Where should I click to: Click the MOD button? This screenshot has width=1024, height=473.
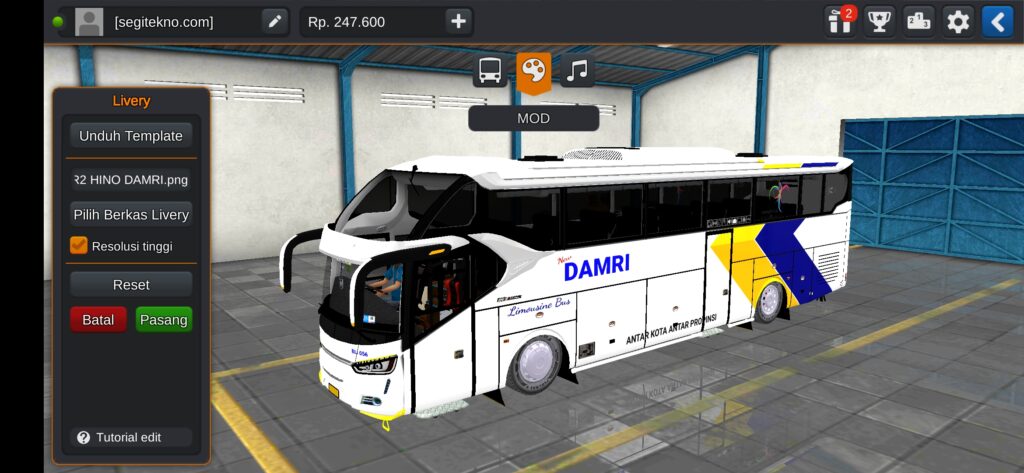(533, 118)
